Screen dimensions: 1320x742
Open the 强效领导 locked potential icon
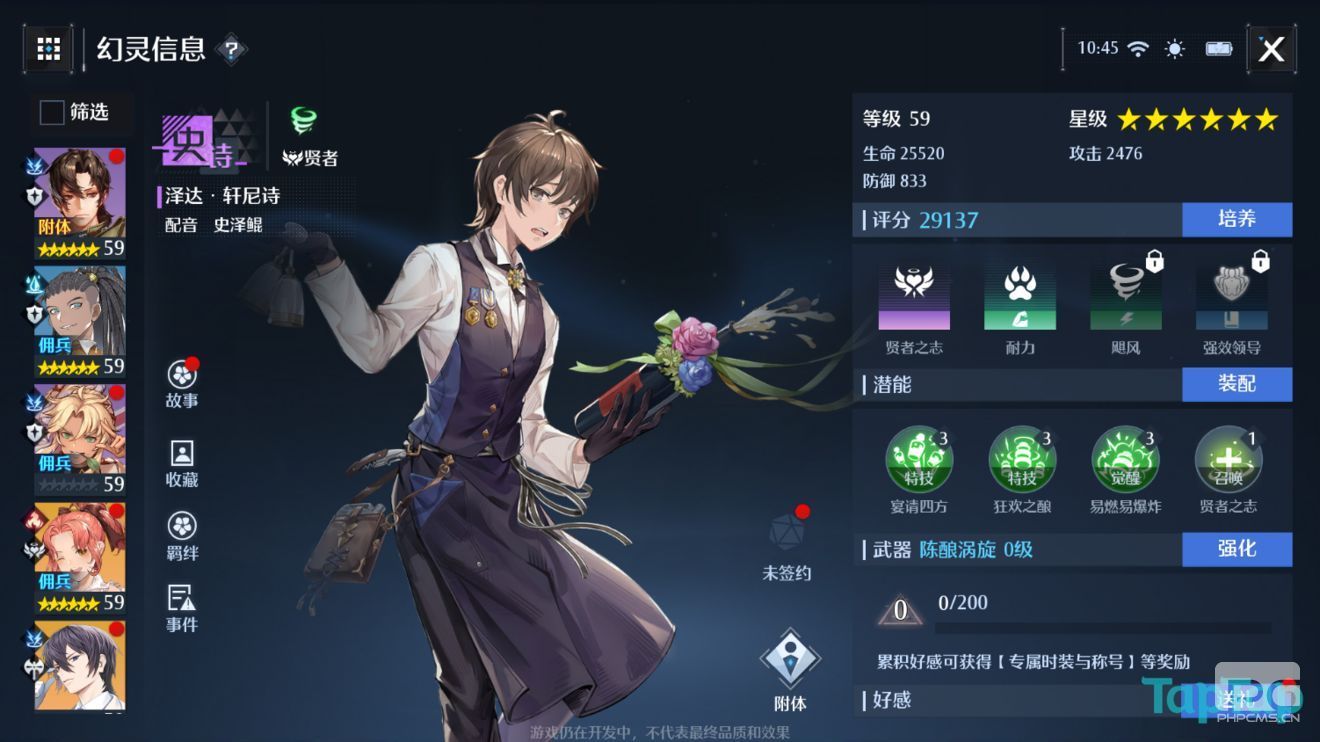point(1230,297)
